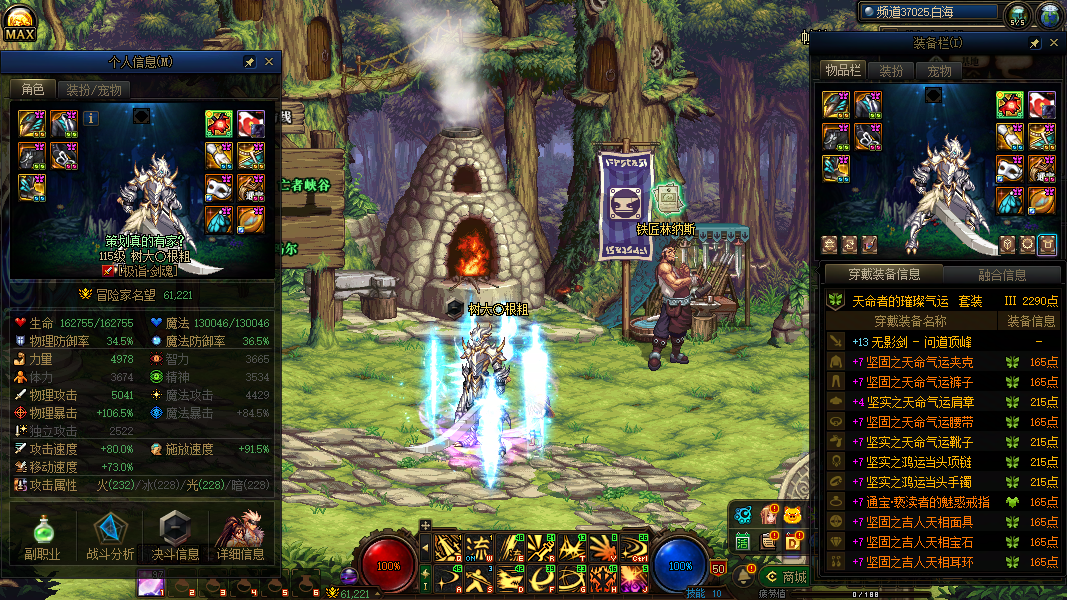Click the yellow pig face icon

(x=794, y=516)
